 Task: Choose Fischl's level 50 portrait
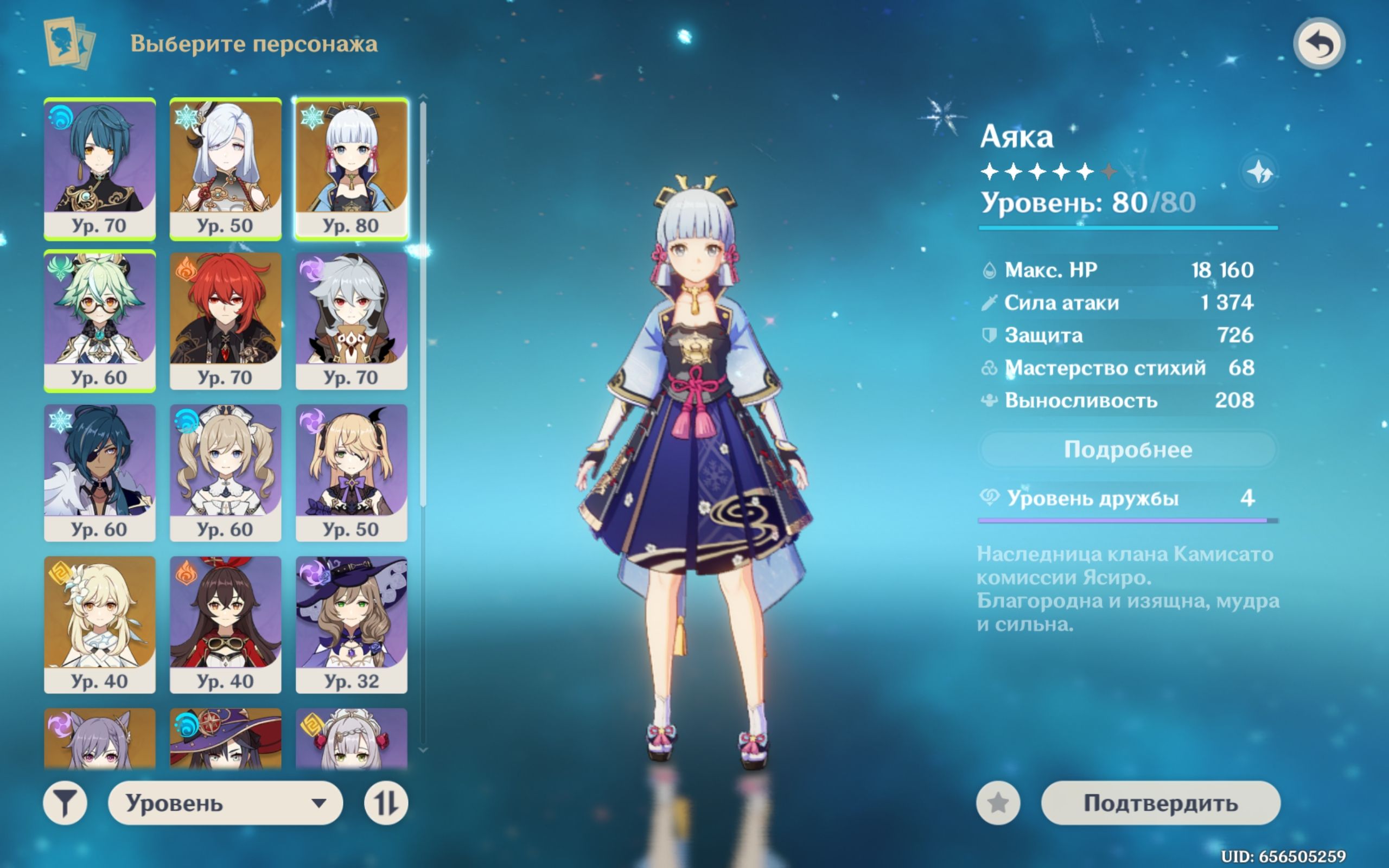click(x=351, y=472)
